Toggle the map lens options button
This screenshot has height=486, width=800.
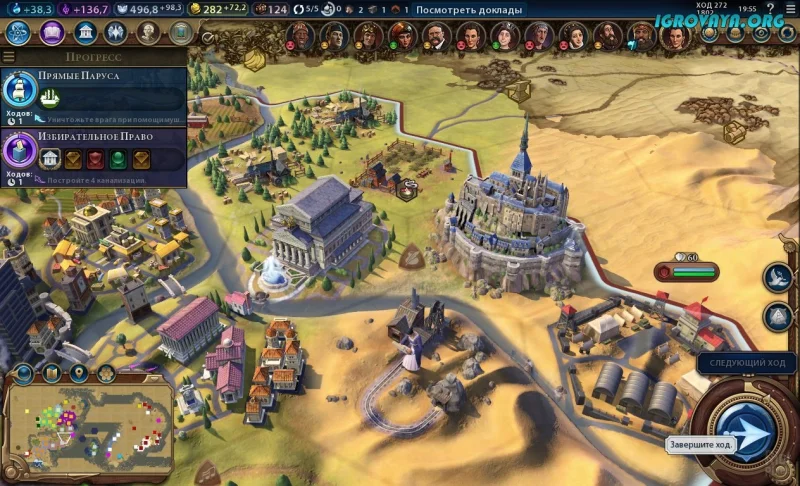point(50,374)
